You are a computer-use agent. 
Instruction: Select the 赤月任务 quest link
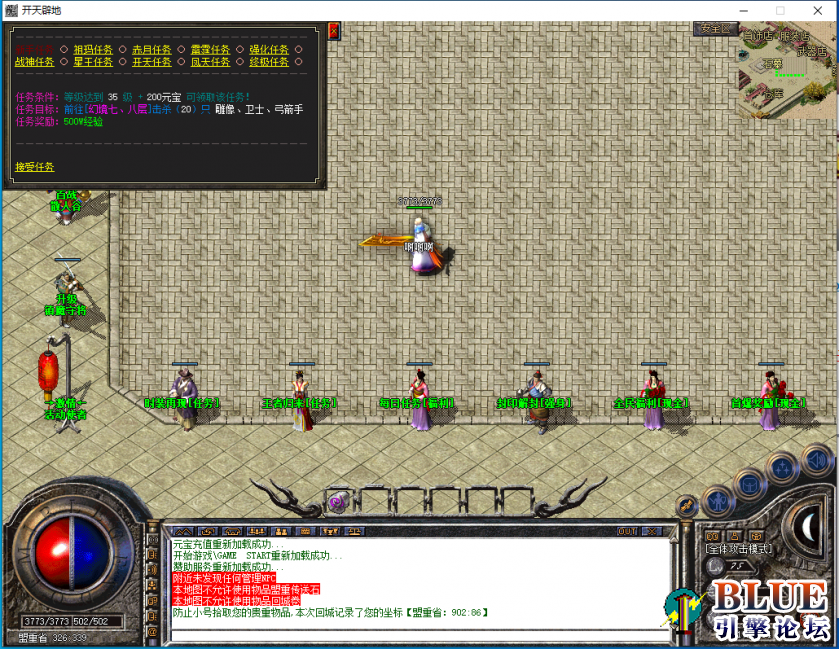click(151, 48)
